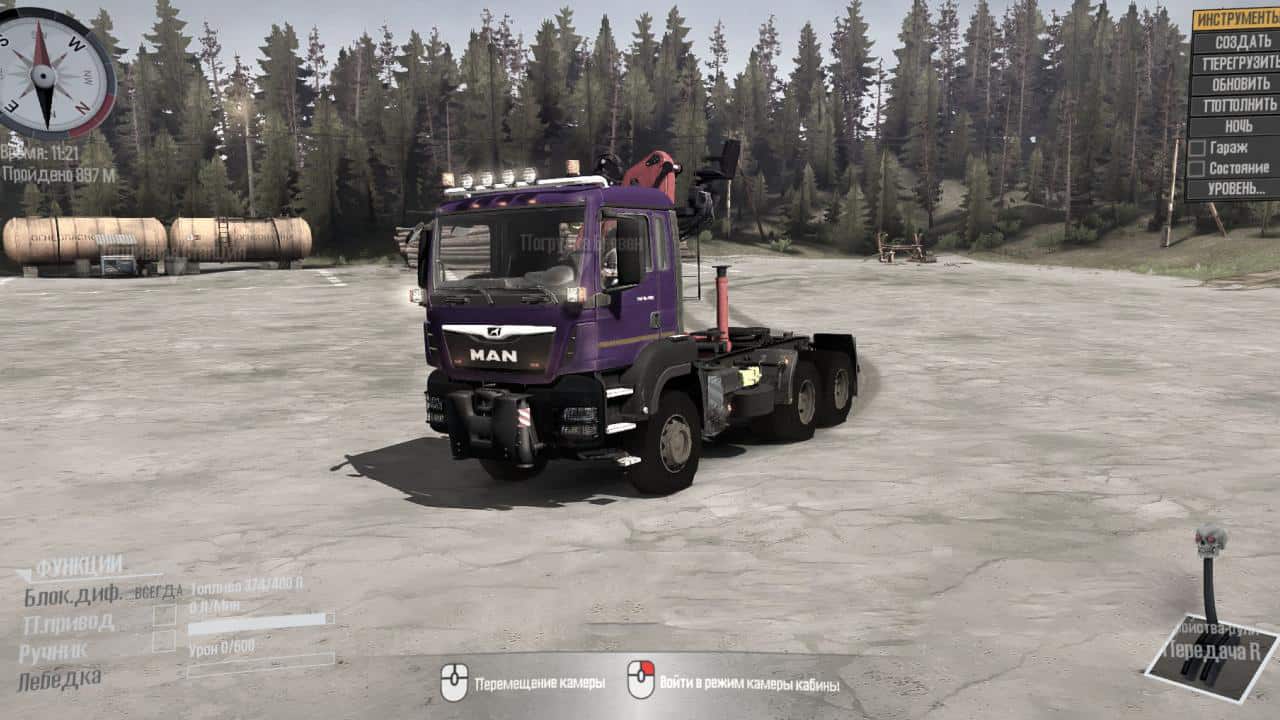This screenshot has height=720, width=1280.
Task: Click the Пополнить refuel button
Action: point(1236,105)
